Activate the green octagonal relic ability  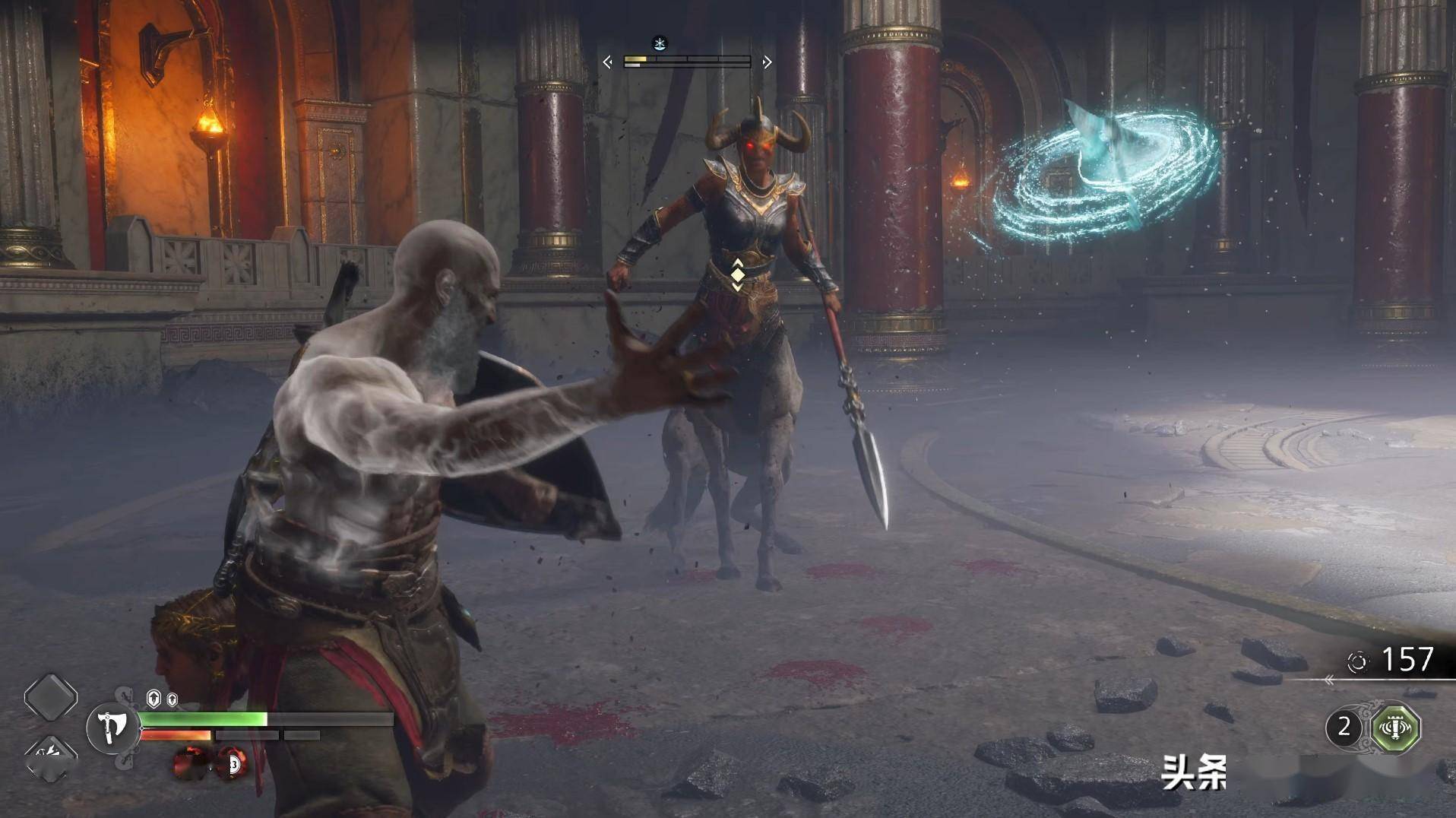coord(1395,728)
